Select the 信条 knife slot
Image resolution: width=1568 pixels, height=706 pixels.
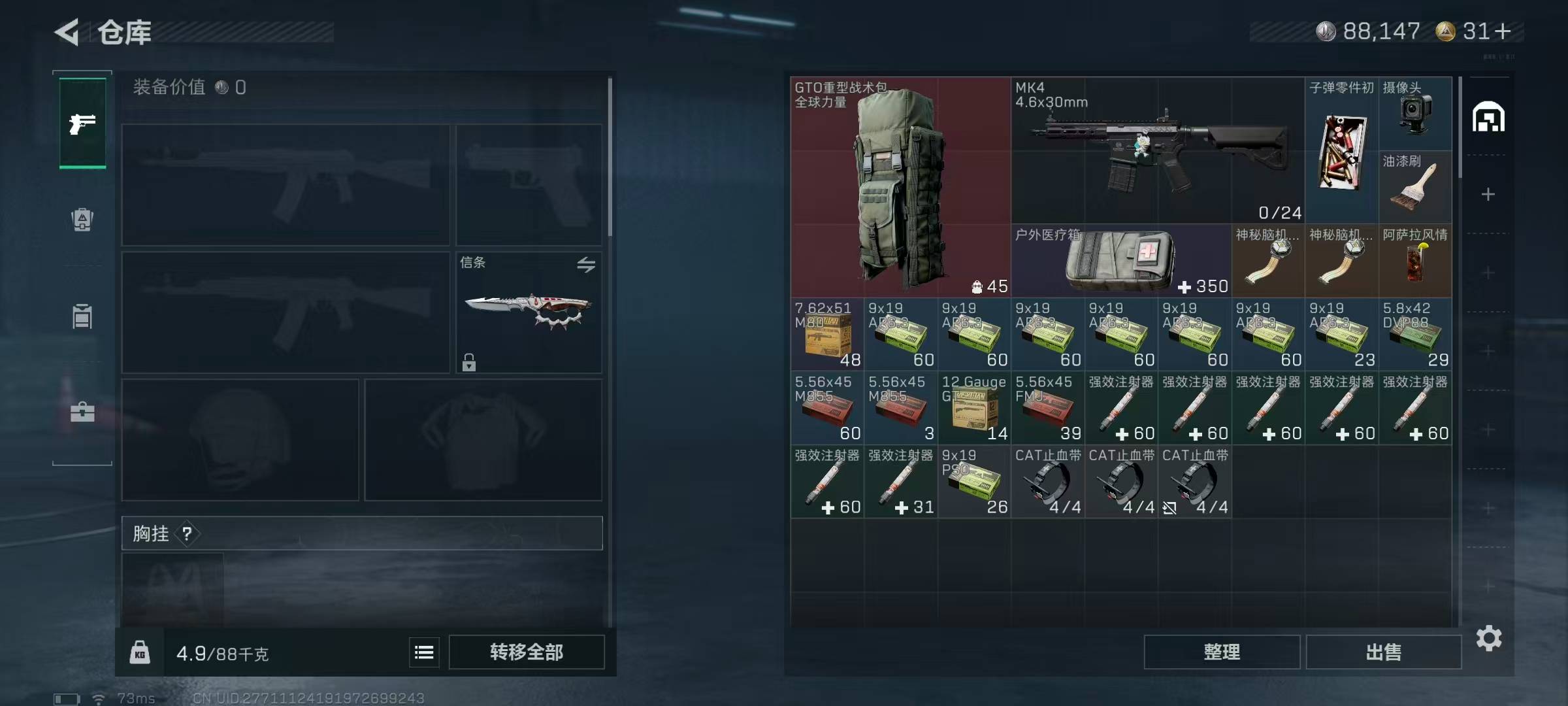[529, 312]
